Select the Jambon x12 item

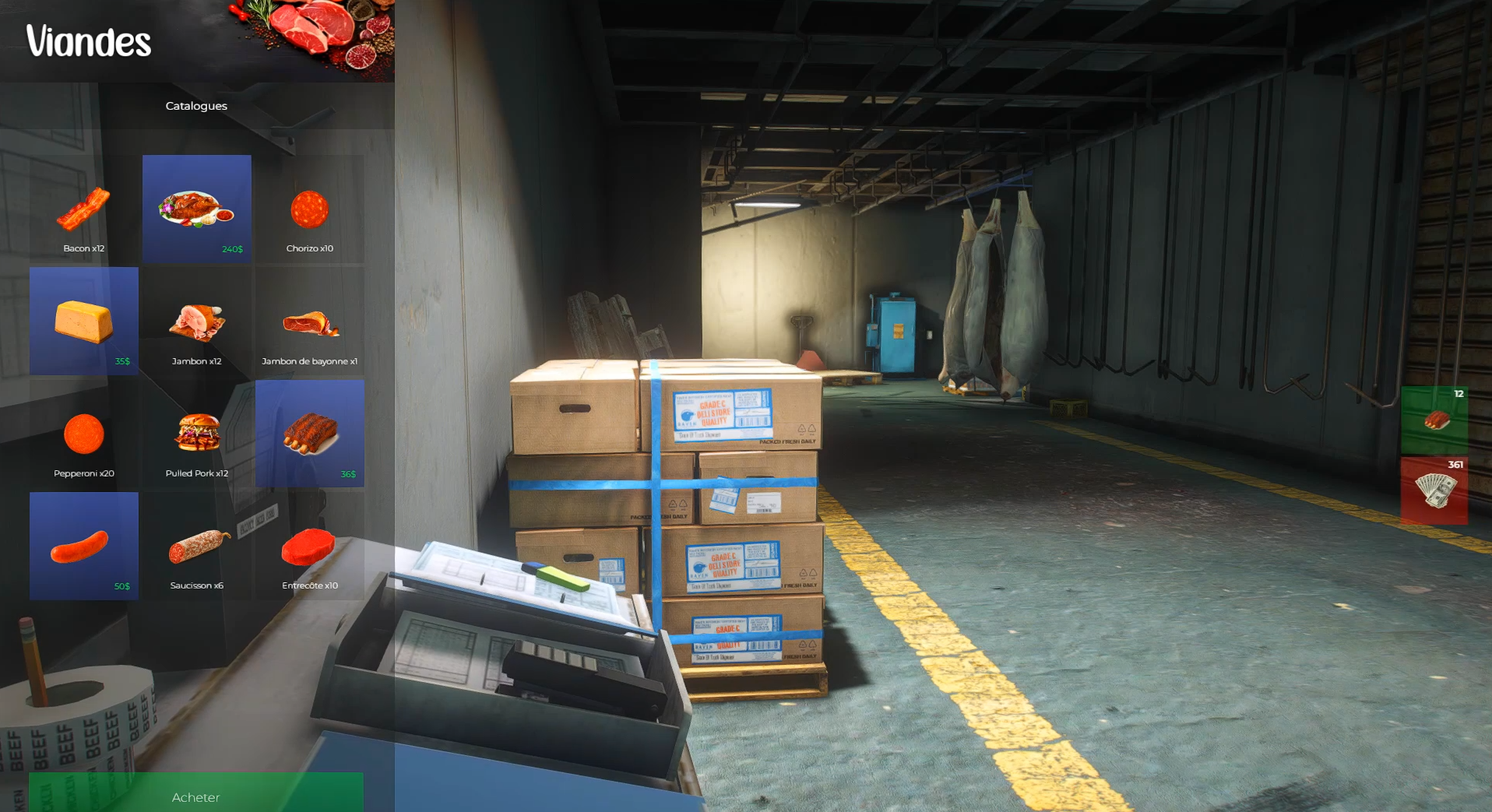(197, 322)
